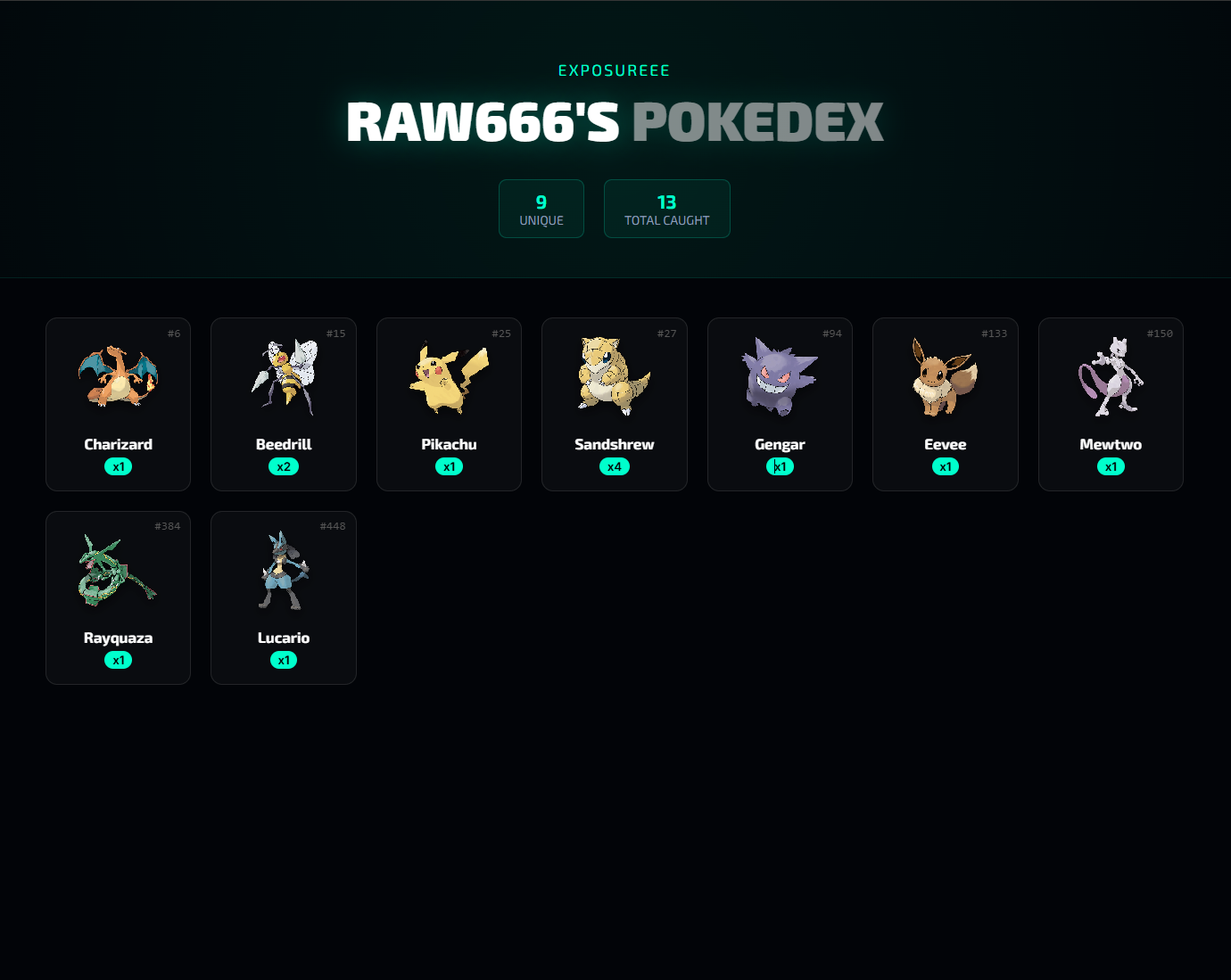The image size is (1231, 980).
Task: Select the Charizard card
Action: pyautogui.click(x=118, y=404)
